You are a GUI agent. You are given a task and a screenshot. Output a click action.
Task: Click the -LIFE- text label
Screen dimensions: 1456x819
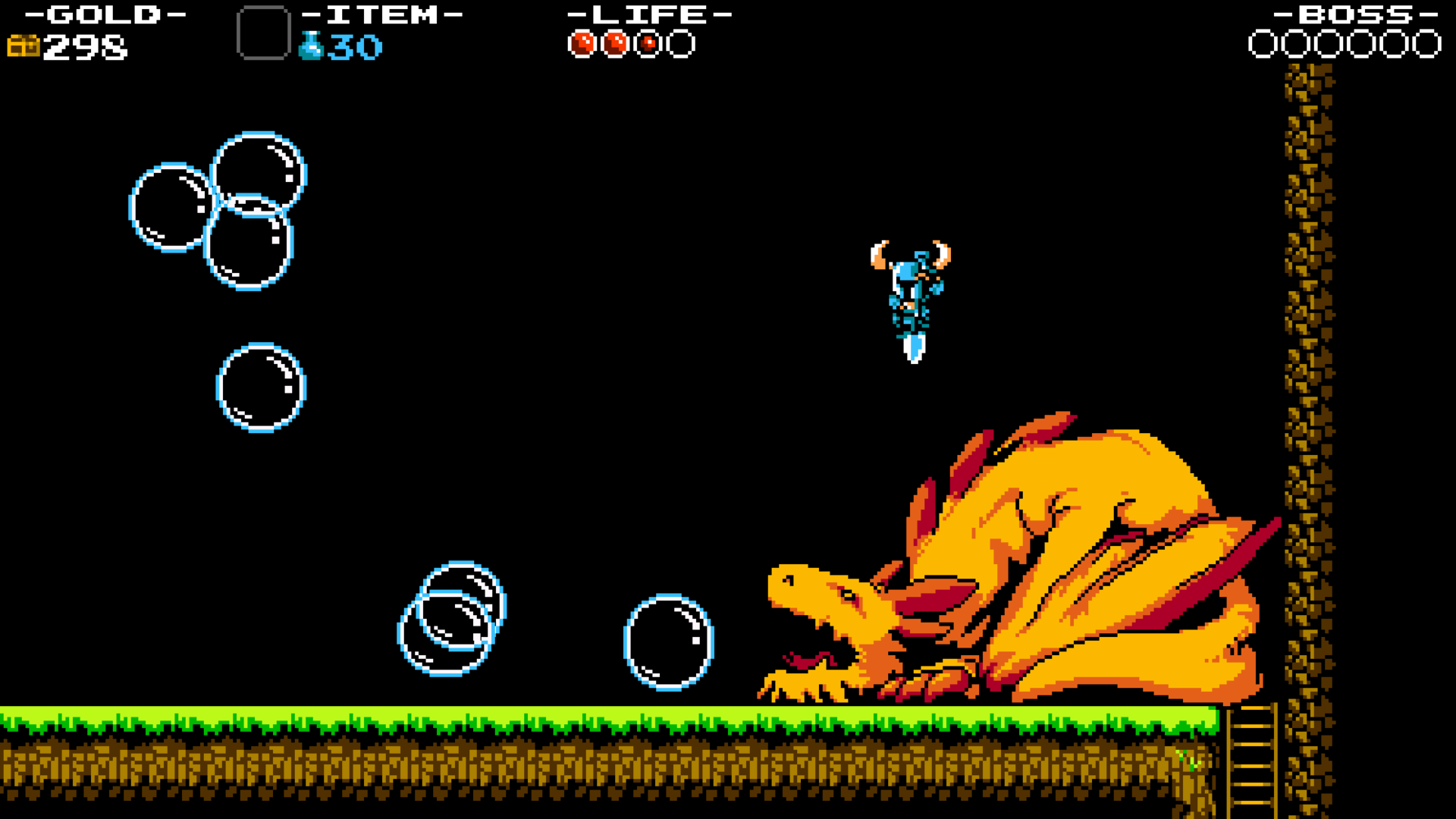[648, 14]
